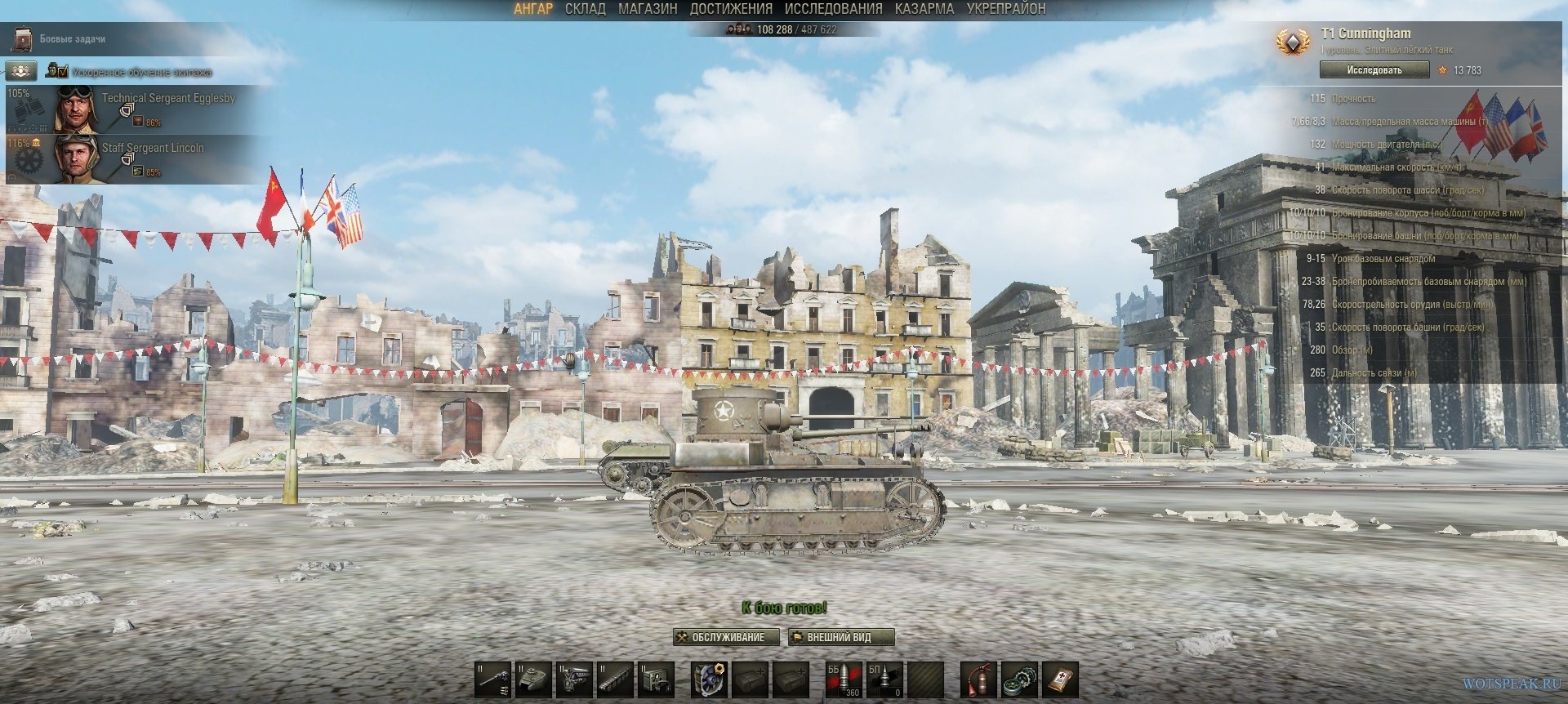
Task: Select the ventilation fan equipment slot
Action: point(709,679)
